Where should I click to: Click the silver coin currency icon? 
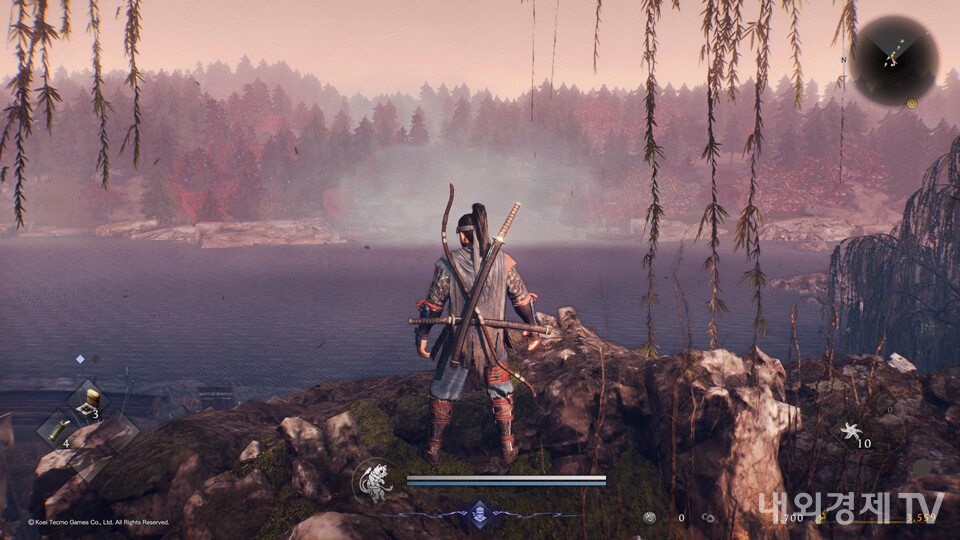pyautogui.click(x=650, y=518)
